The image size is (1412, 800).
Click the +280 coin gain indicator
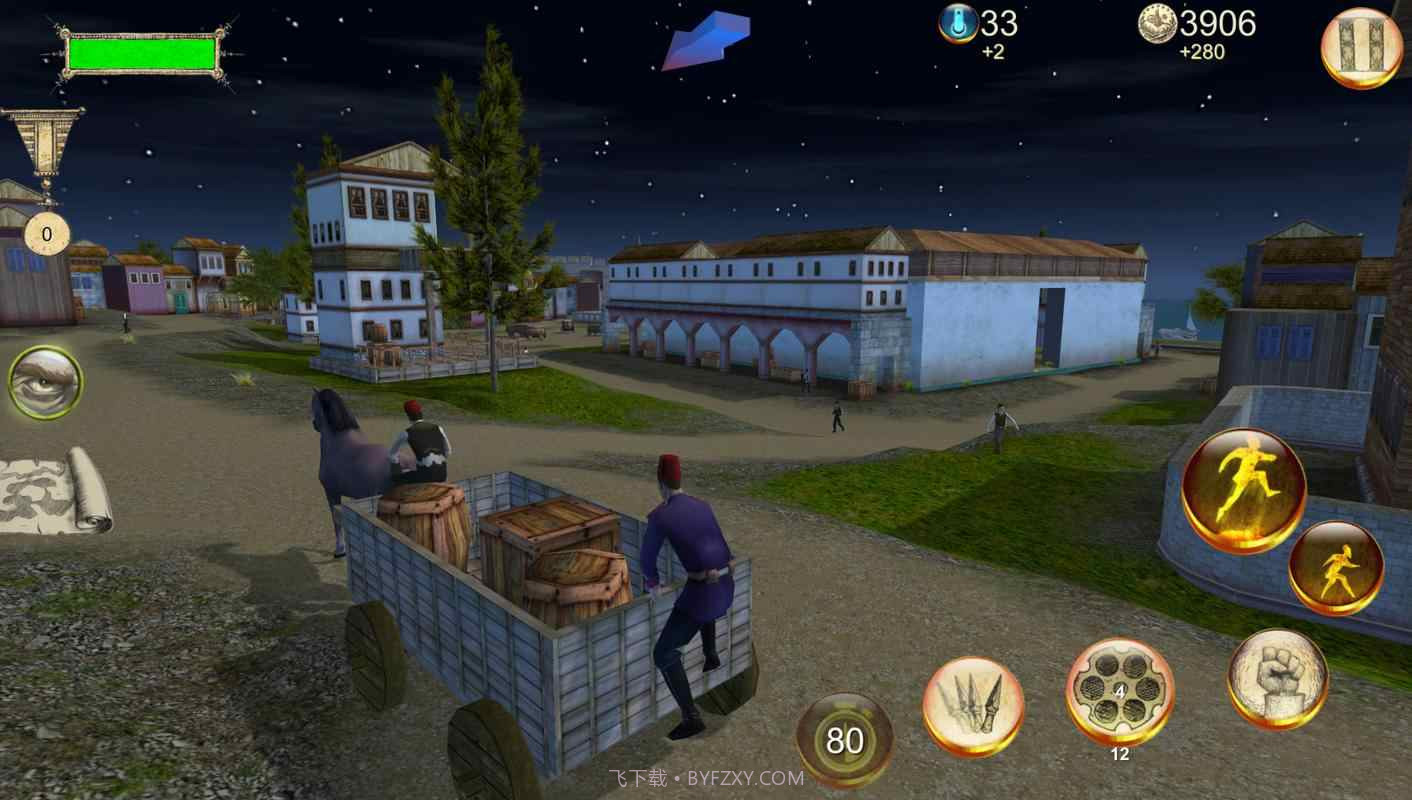[x=1203, y=50]
